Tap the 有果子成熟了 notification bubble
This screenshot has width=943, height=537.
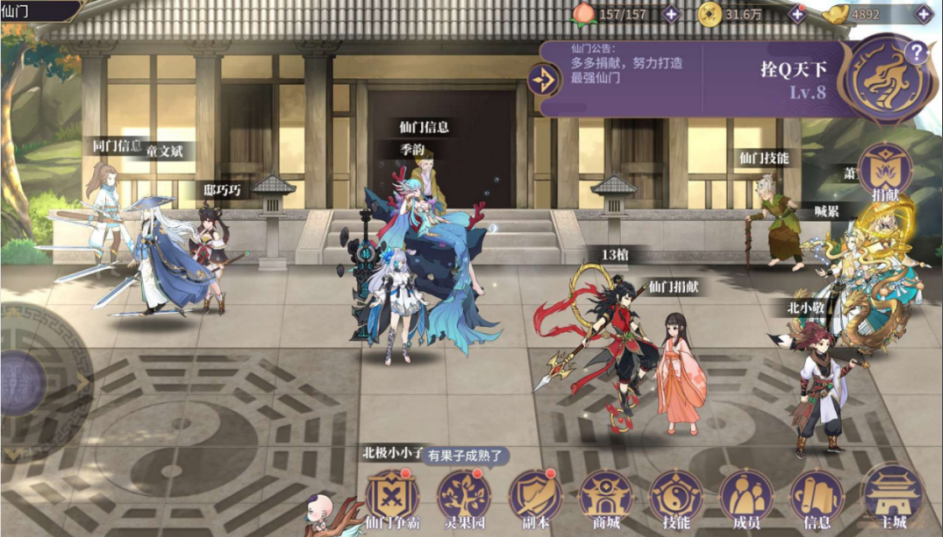(468, 456)
